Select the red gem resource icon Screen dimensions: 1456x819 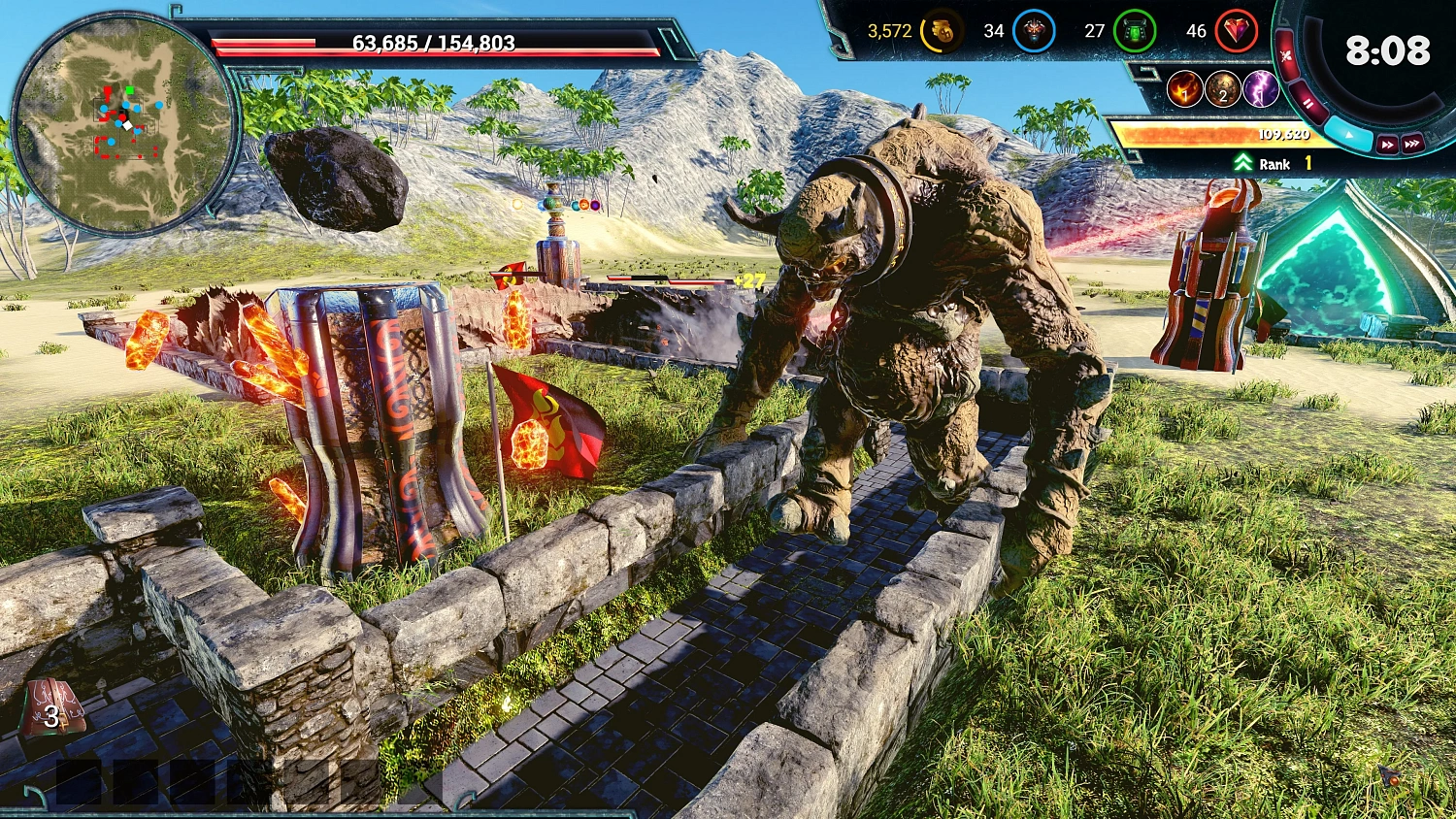(1235, 31)
